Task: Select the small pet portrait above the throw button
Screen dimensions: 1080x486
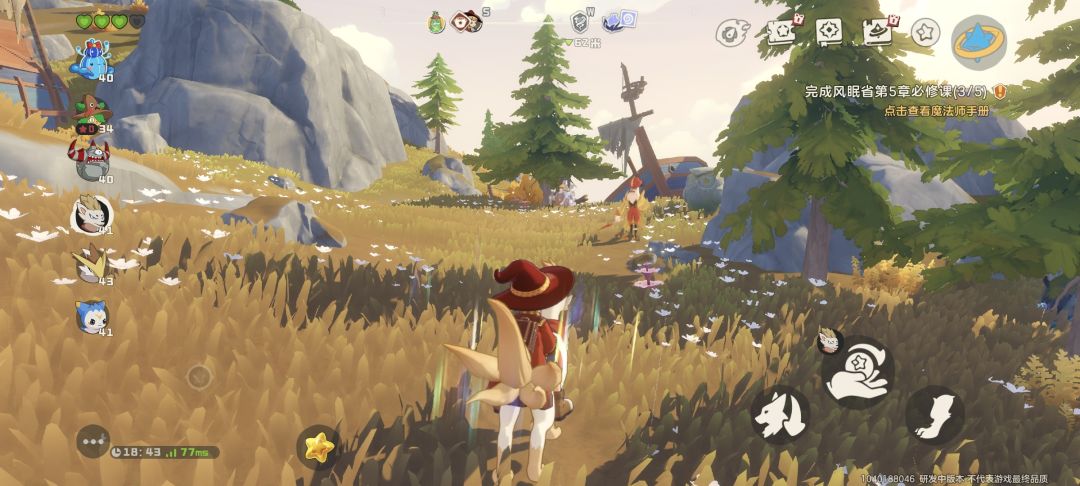Action: [x=829, y=340]
